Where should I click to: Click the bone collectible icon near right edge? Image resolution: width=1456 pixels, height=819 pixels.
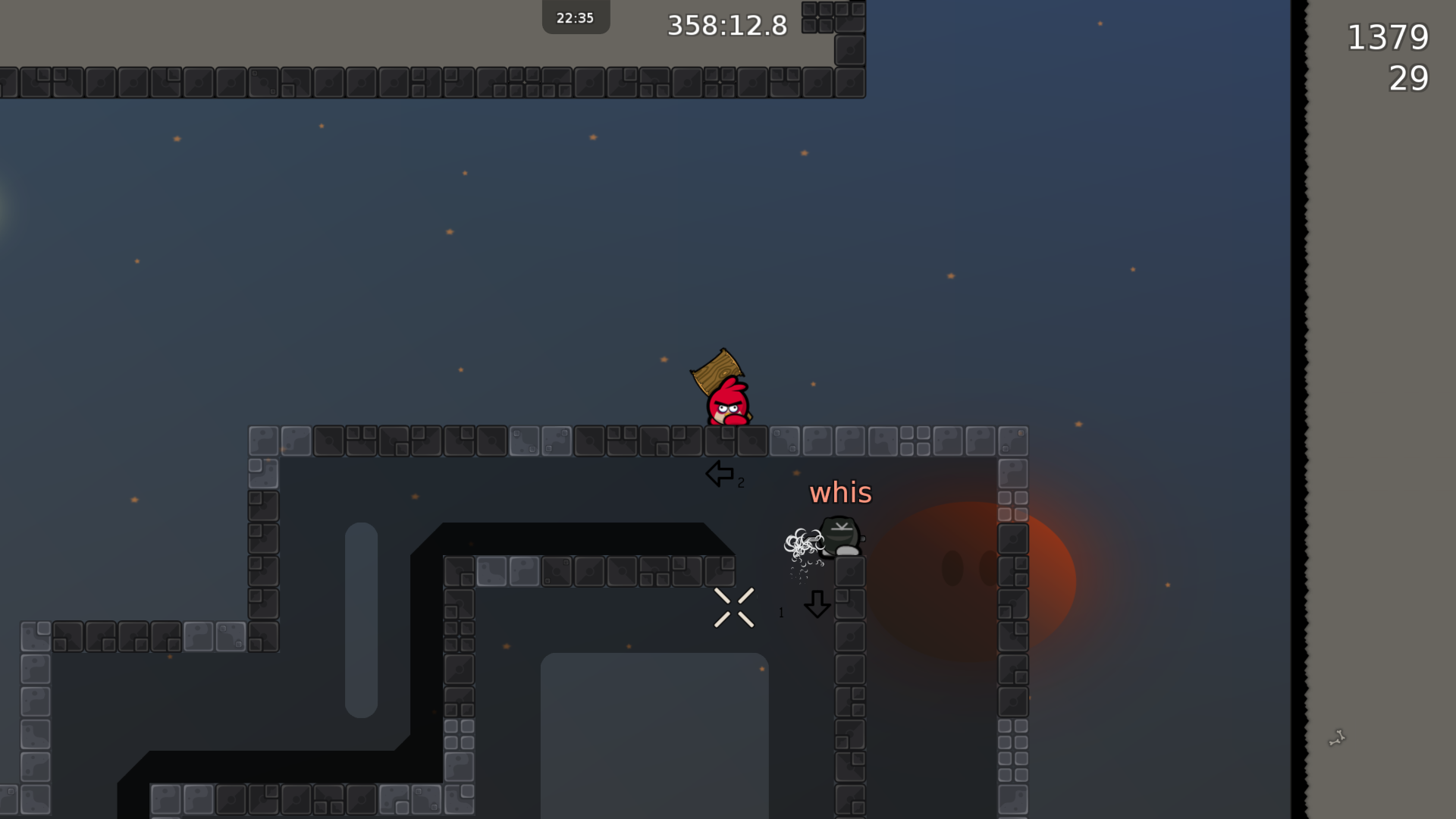tap(1337, 736)
